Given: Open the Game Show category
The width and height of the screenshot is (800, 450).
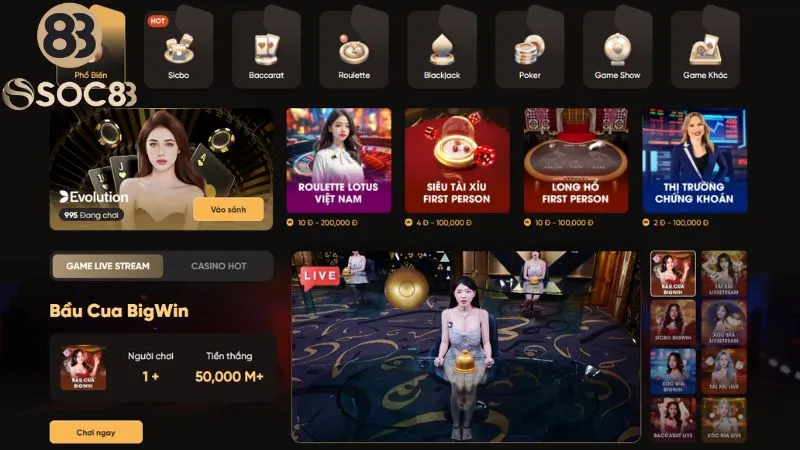Looking at the screenshot, I should (x=617, y=50).
